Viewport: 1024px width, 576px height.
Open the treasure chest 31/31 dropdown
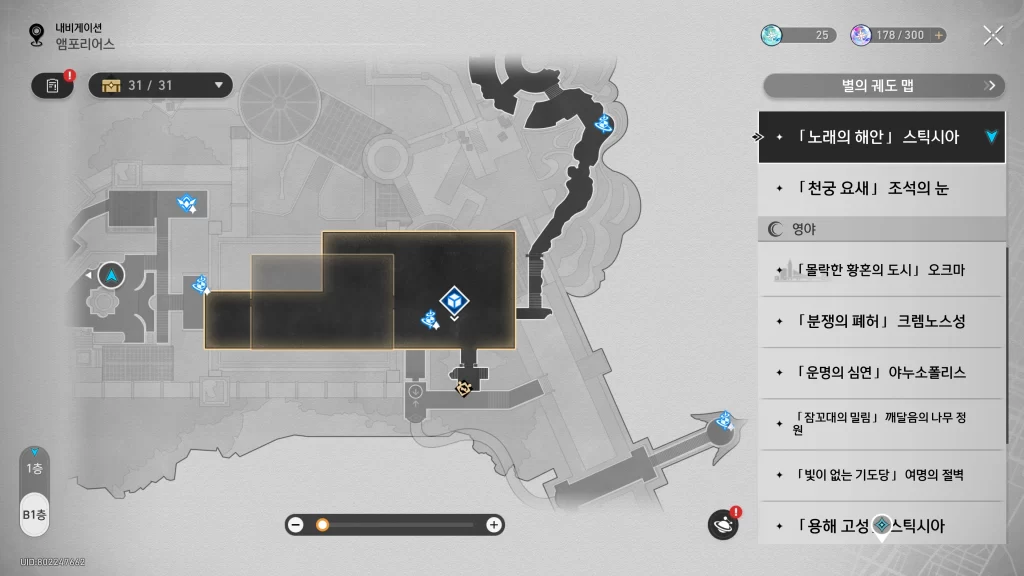click(x=161, y=85)
